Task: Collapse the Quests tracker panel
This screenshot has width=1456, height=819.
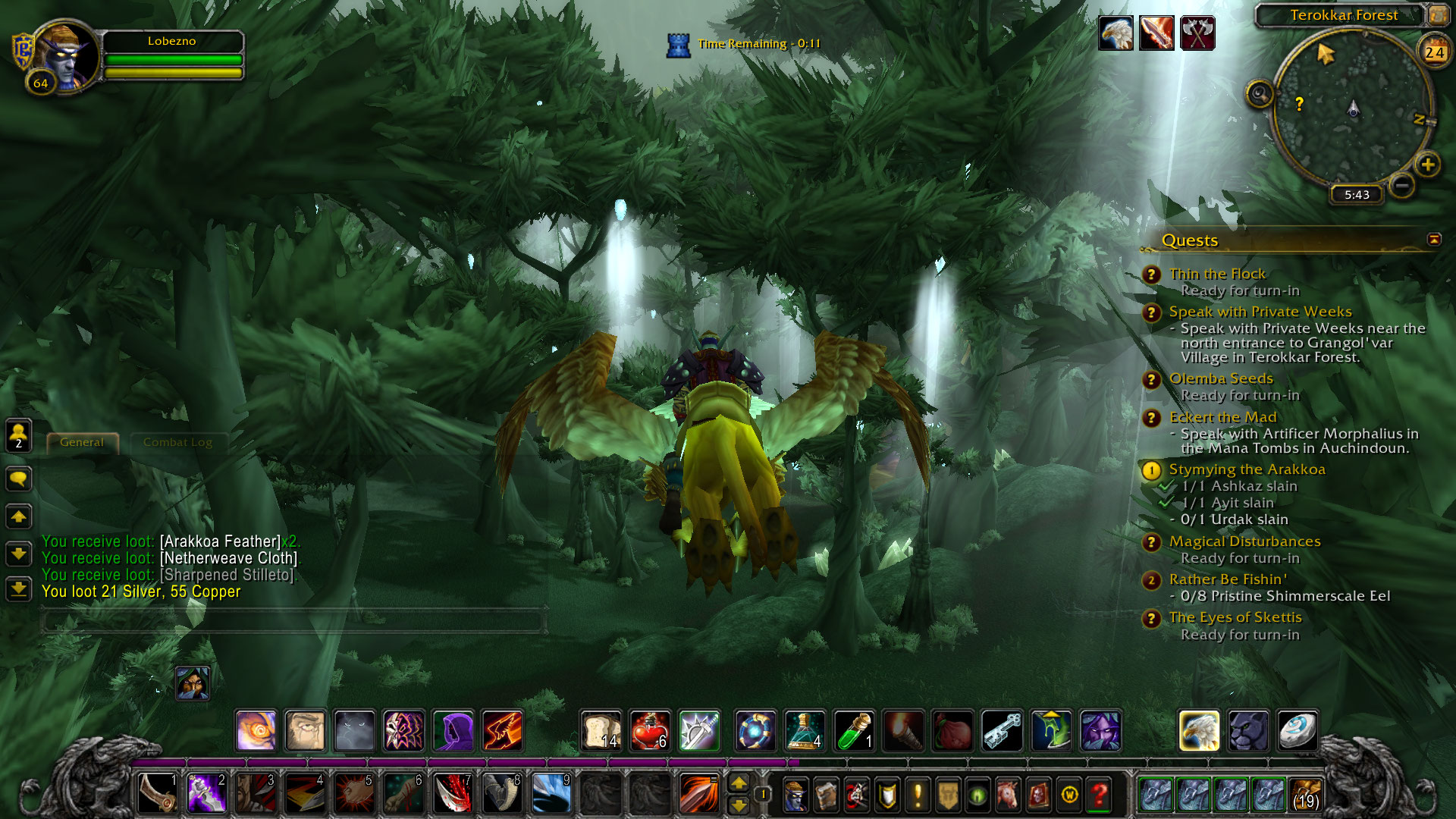Action: coord(1433,240)
